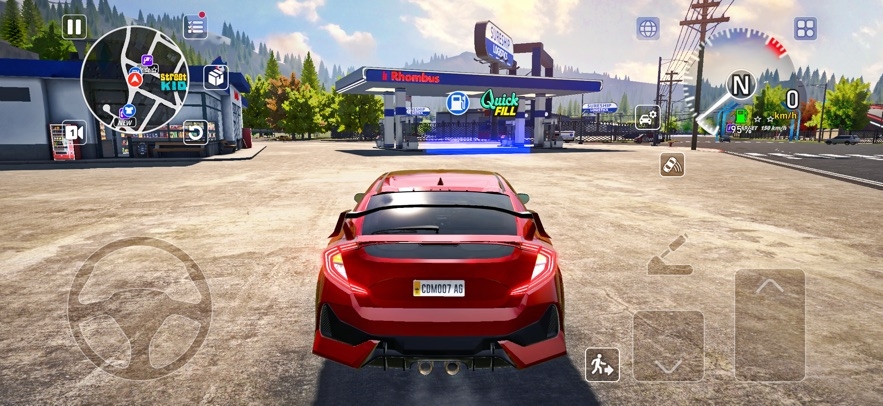This screenshot has height=406, width=883.
Task: Tap the circular-arrow reset button
Action: click(x=196, y=132)
